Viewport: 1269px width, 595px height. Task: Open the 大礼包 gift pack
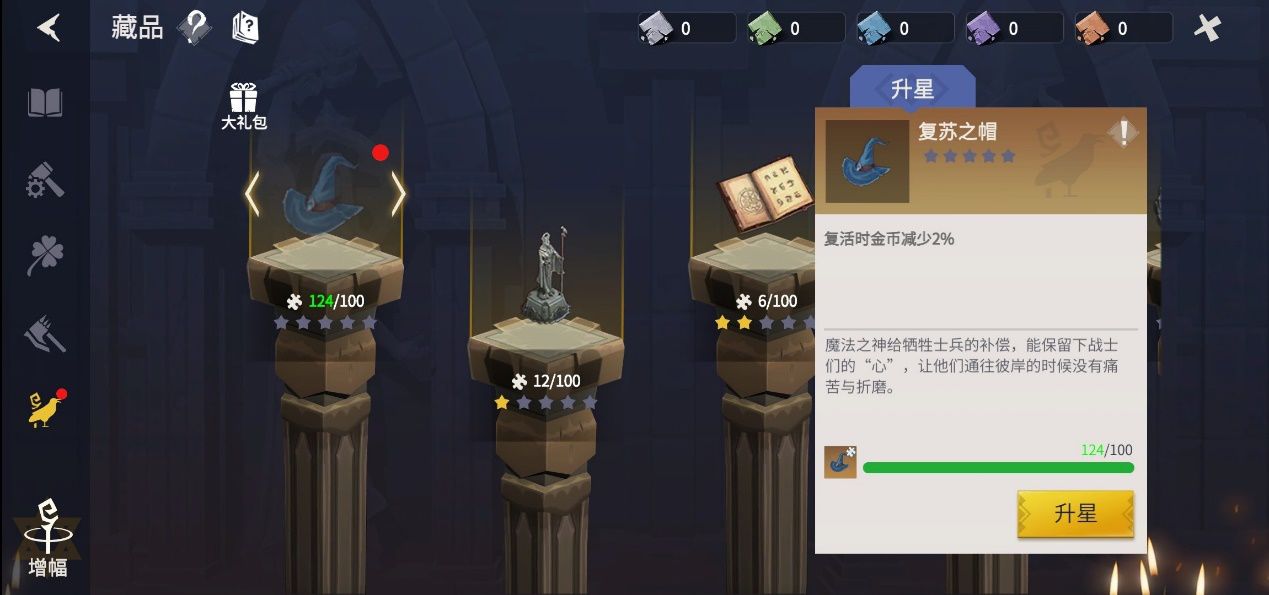(243, 106)
